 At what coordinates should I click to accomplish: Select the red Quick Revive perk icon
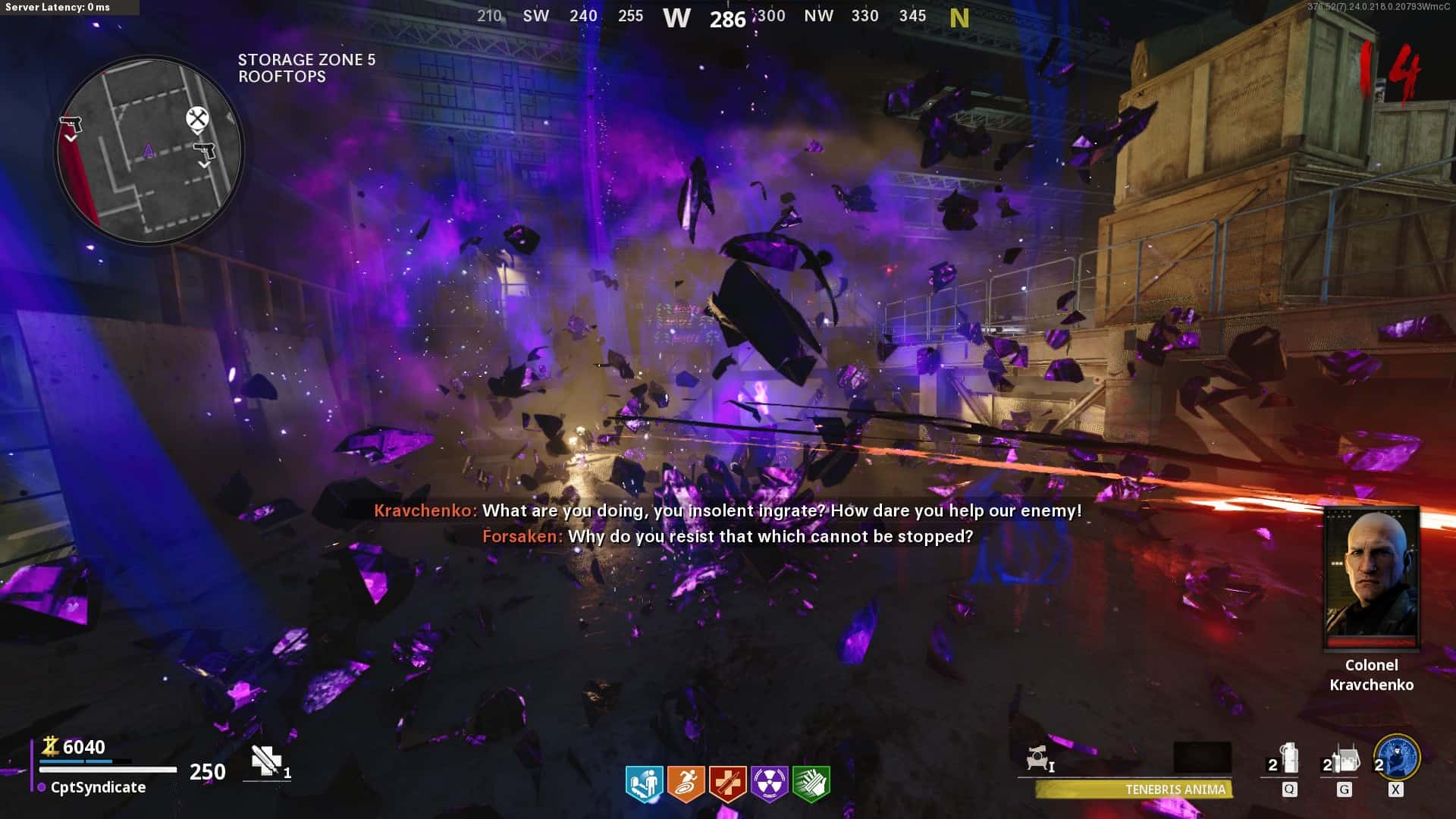click(x=727, y=783)
